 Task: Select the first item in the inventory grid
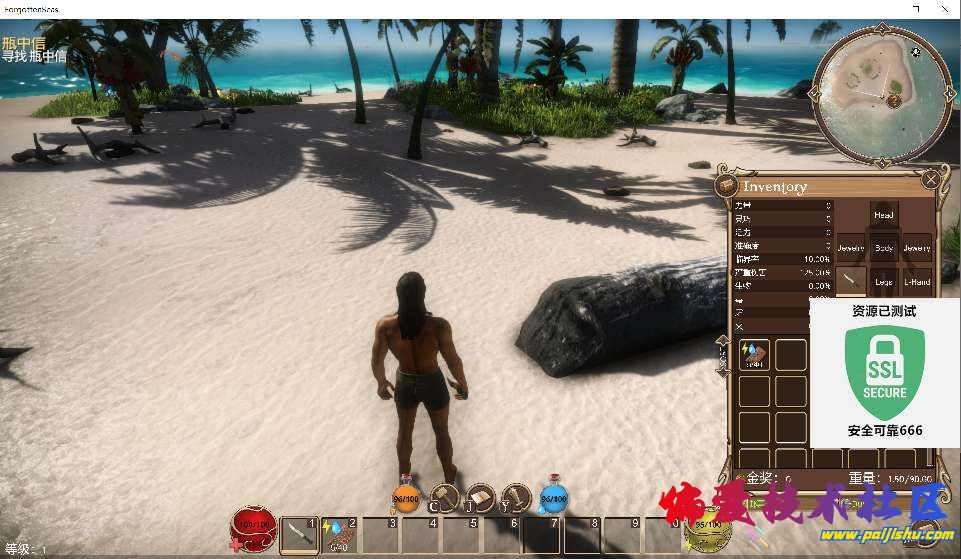(x=754, y=355)
